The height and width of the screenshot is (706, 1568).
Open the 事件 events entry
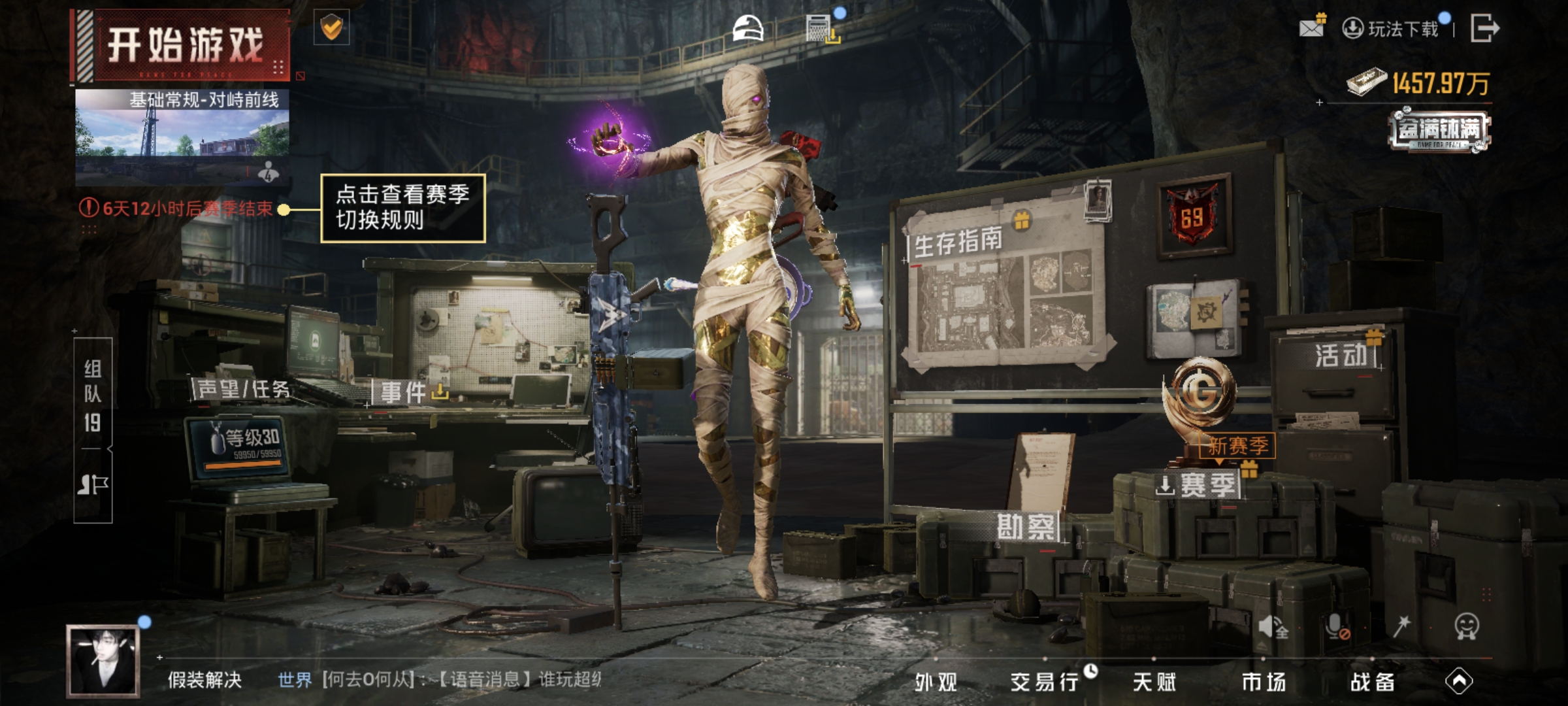pos(404,392)
